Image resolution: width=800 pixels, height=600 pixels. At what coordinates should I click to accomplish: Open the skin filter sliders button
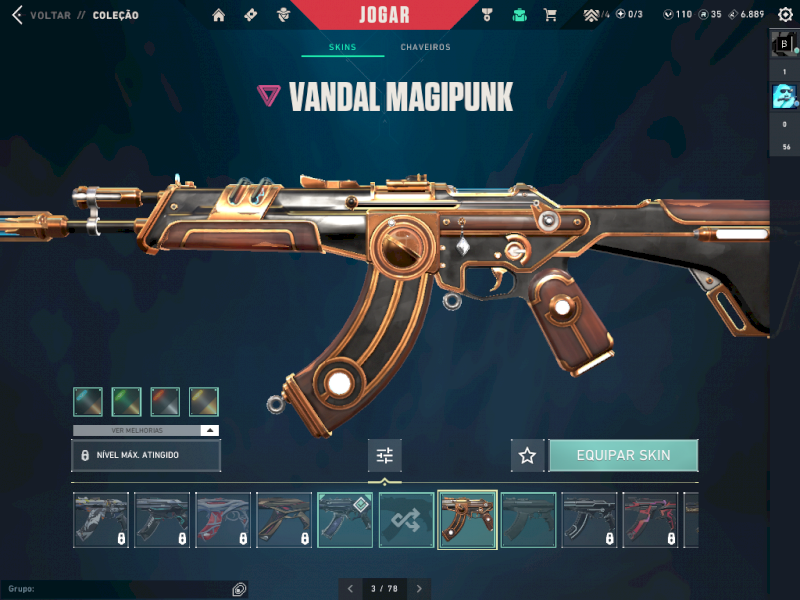click(384, 456)
